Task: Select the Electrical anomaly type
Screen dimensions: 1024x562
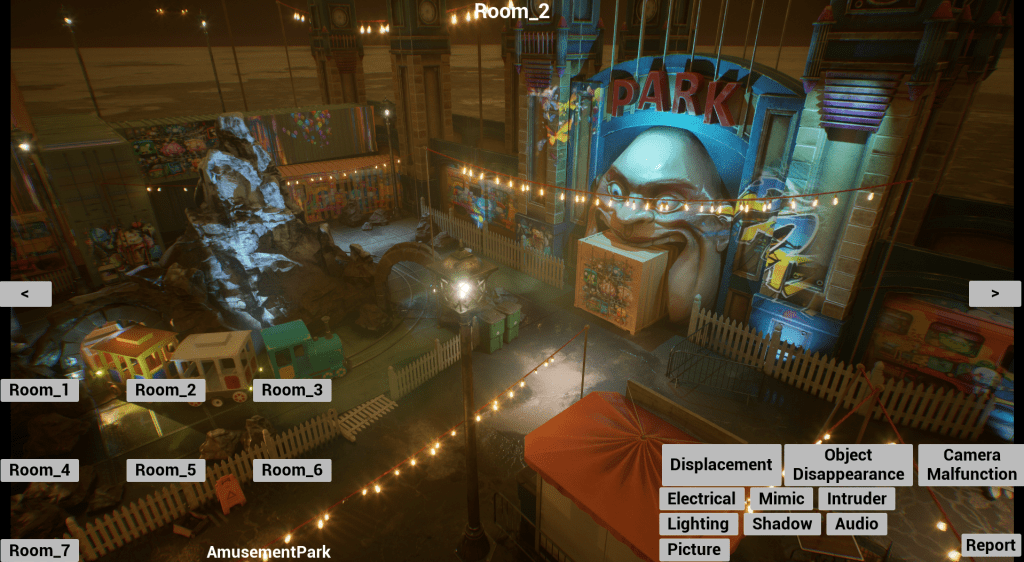Action: [x=701, y=498]
